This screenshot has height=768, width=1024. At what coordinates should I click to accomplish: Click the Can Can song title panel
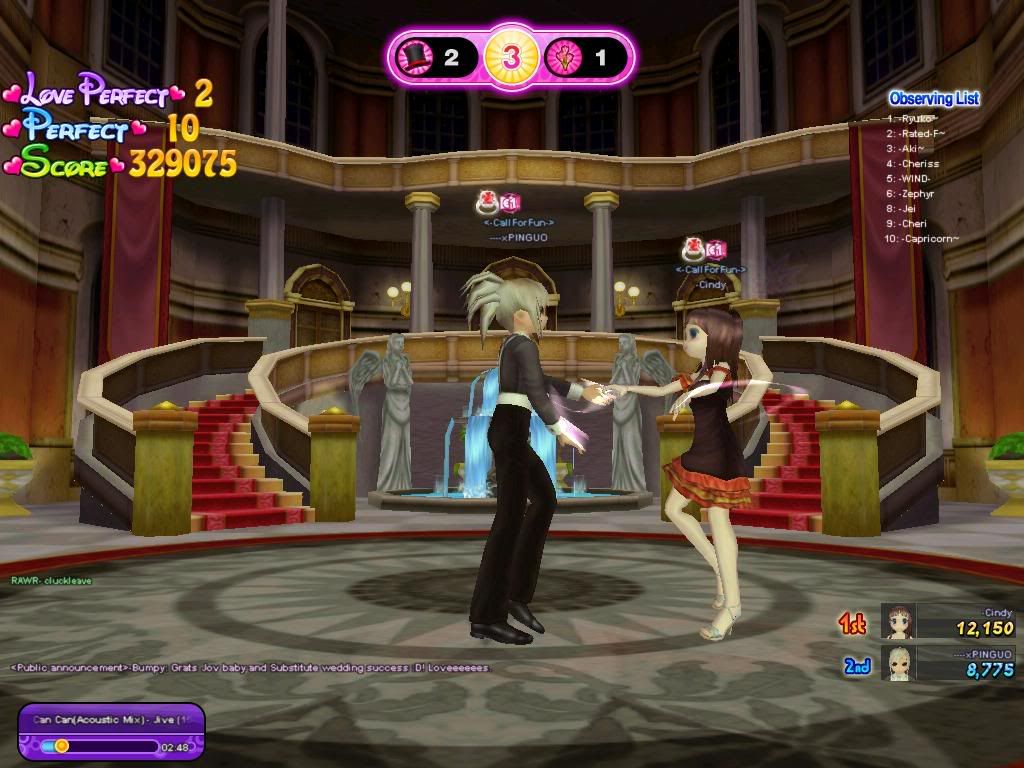[x=111, y=719]
